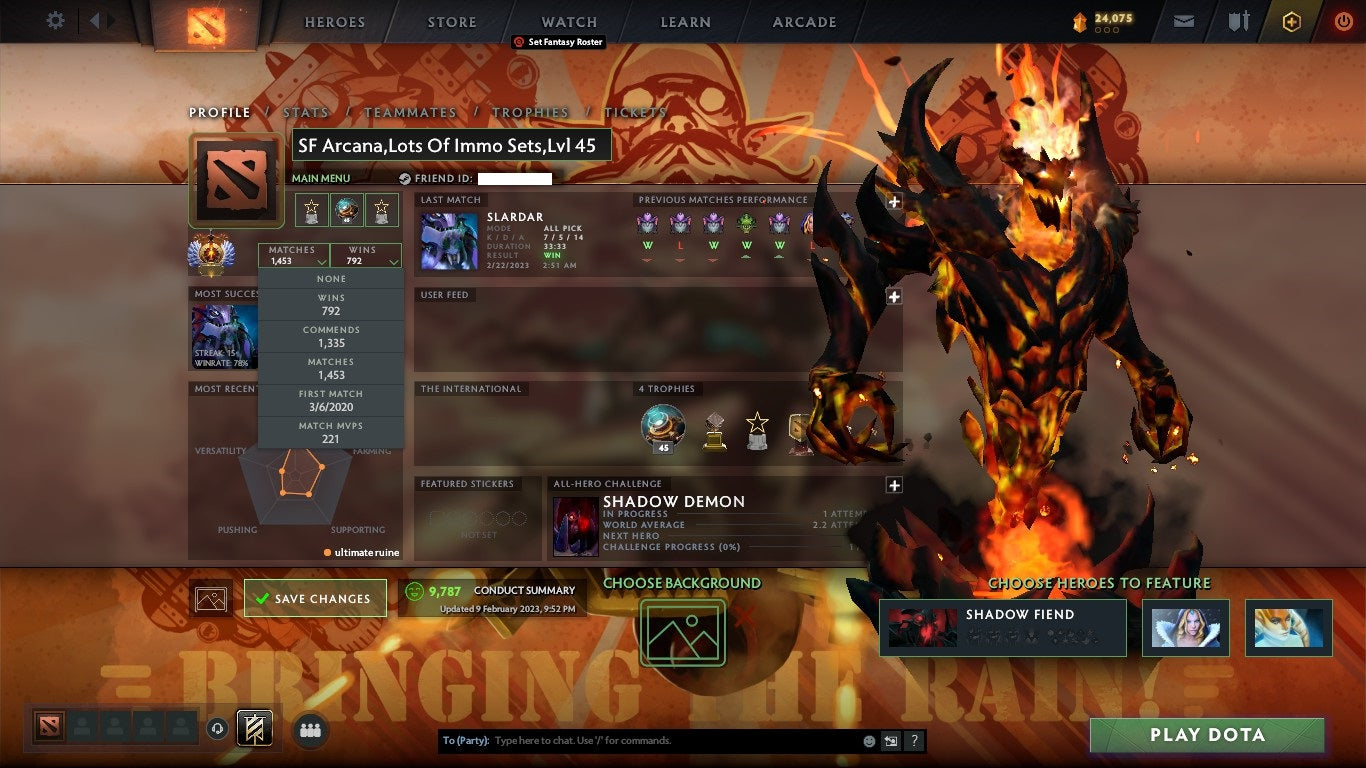This screenshot has width=1366, height=768.
Task: Click the power/logout icon
Action: point(1342,21)
